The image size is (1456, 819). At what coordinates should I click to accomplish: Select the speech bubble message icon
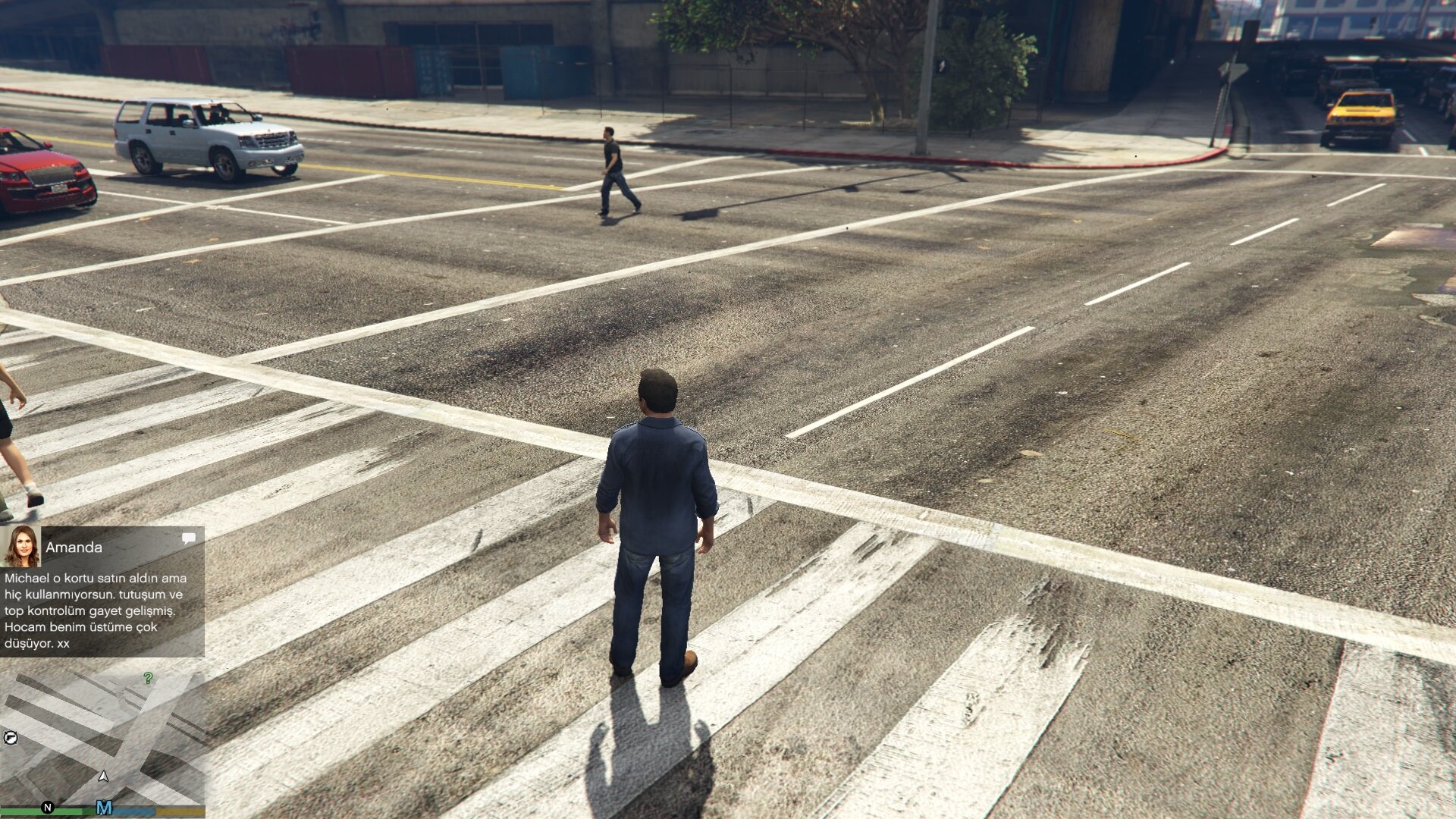(188, 538)
